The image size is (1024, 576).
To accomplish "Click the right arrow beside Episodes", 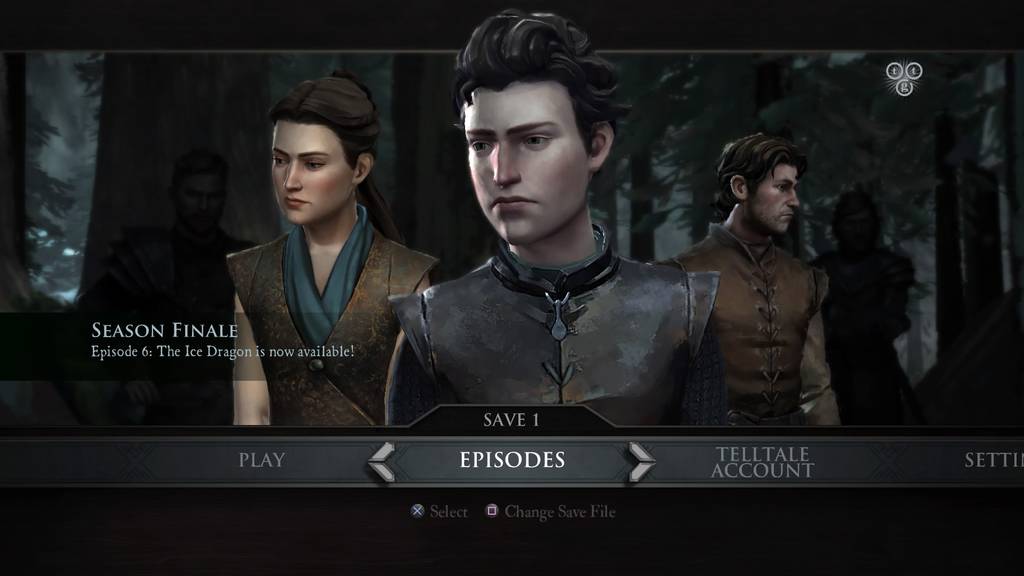I will click(x=641, y=461).
